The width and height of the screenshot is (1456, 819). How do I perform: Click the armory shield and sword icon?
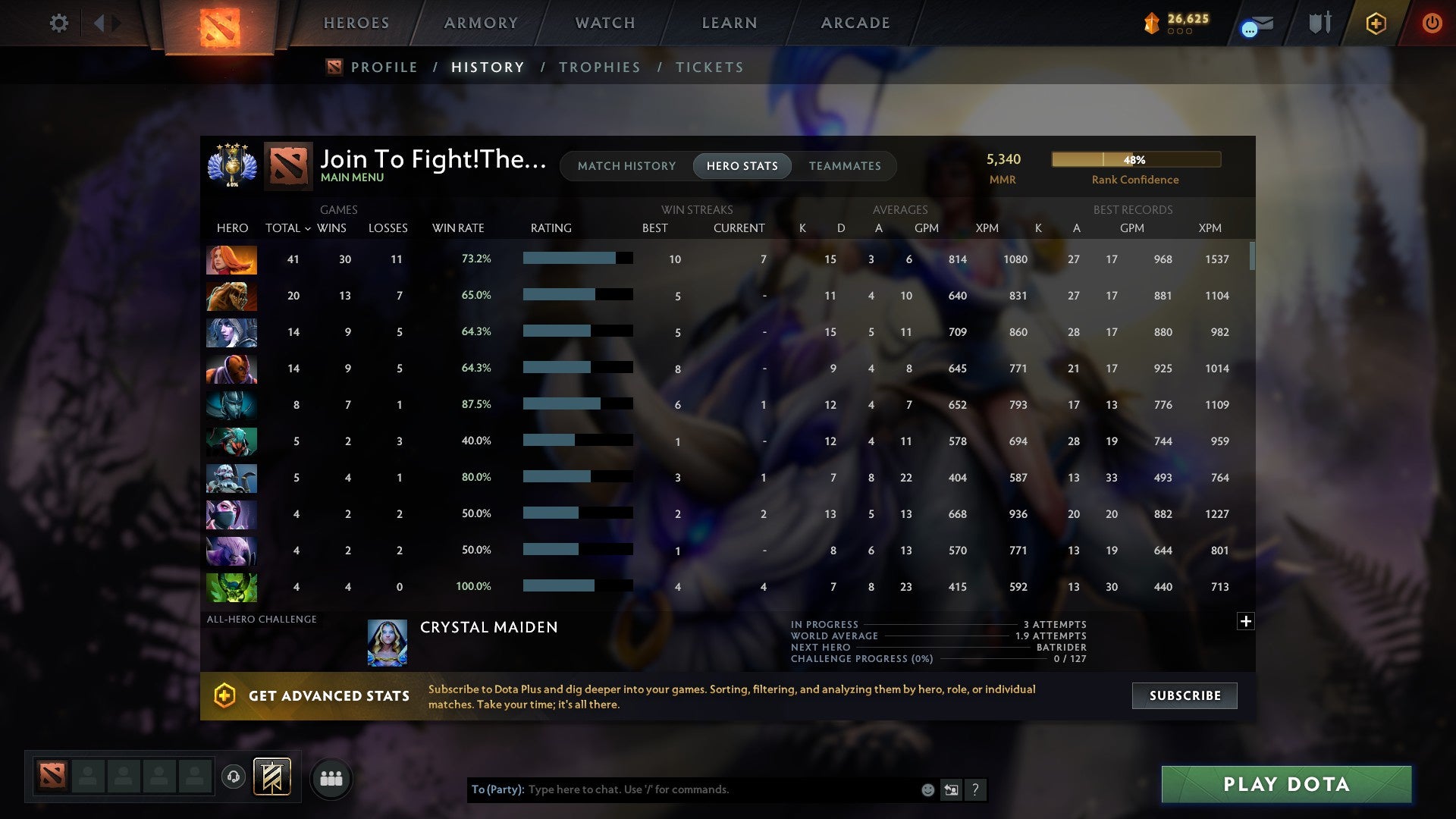(1319, 23)
